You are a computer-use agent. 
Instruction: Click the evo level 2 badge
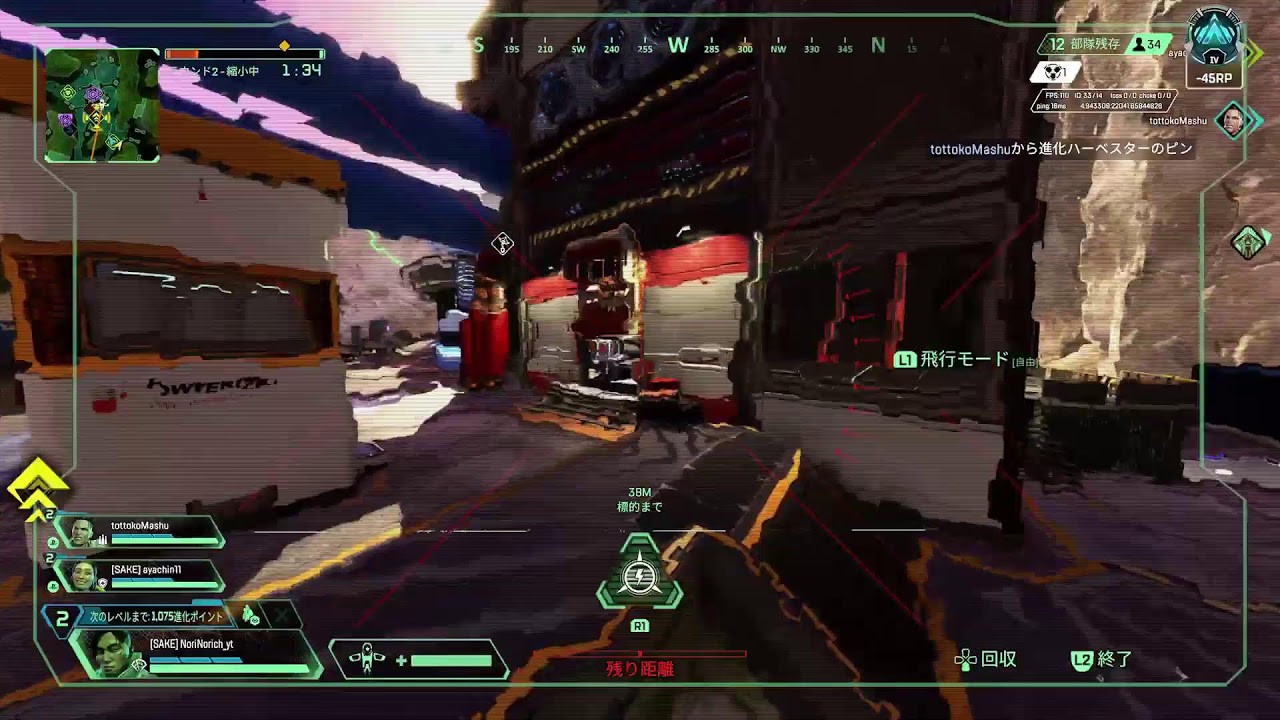[x=62, y=620]
